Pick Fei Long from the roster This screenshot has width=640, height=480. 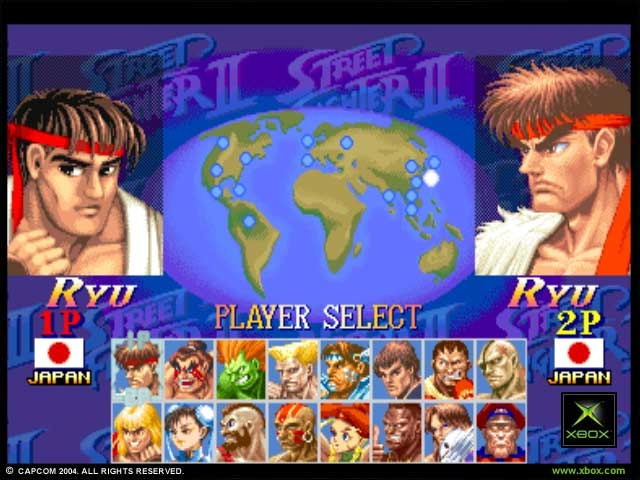pos(397,369)
